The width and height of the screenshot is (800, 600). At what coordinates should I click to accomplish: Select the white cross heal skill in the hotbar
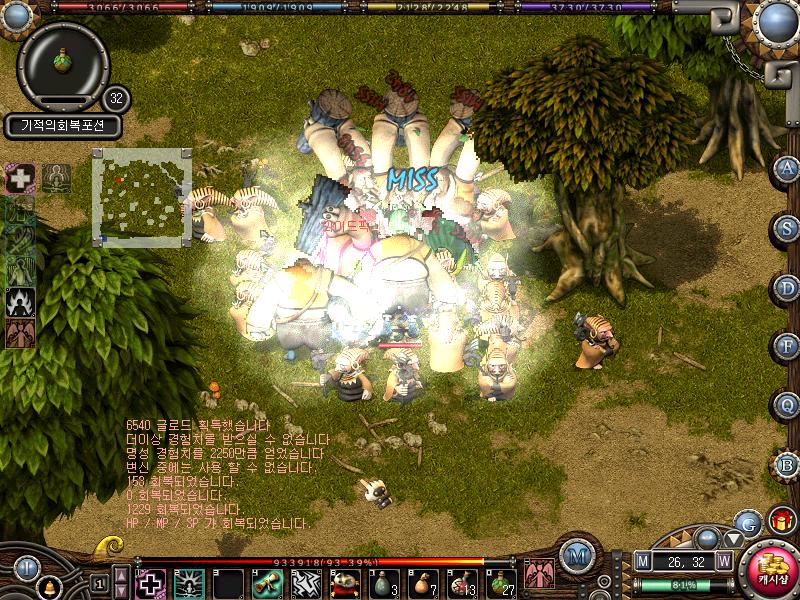click(150, 582)
